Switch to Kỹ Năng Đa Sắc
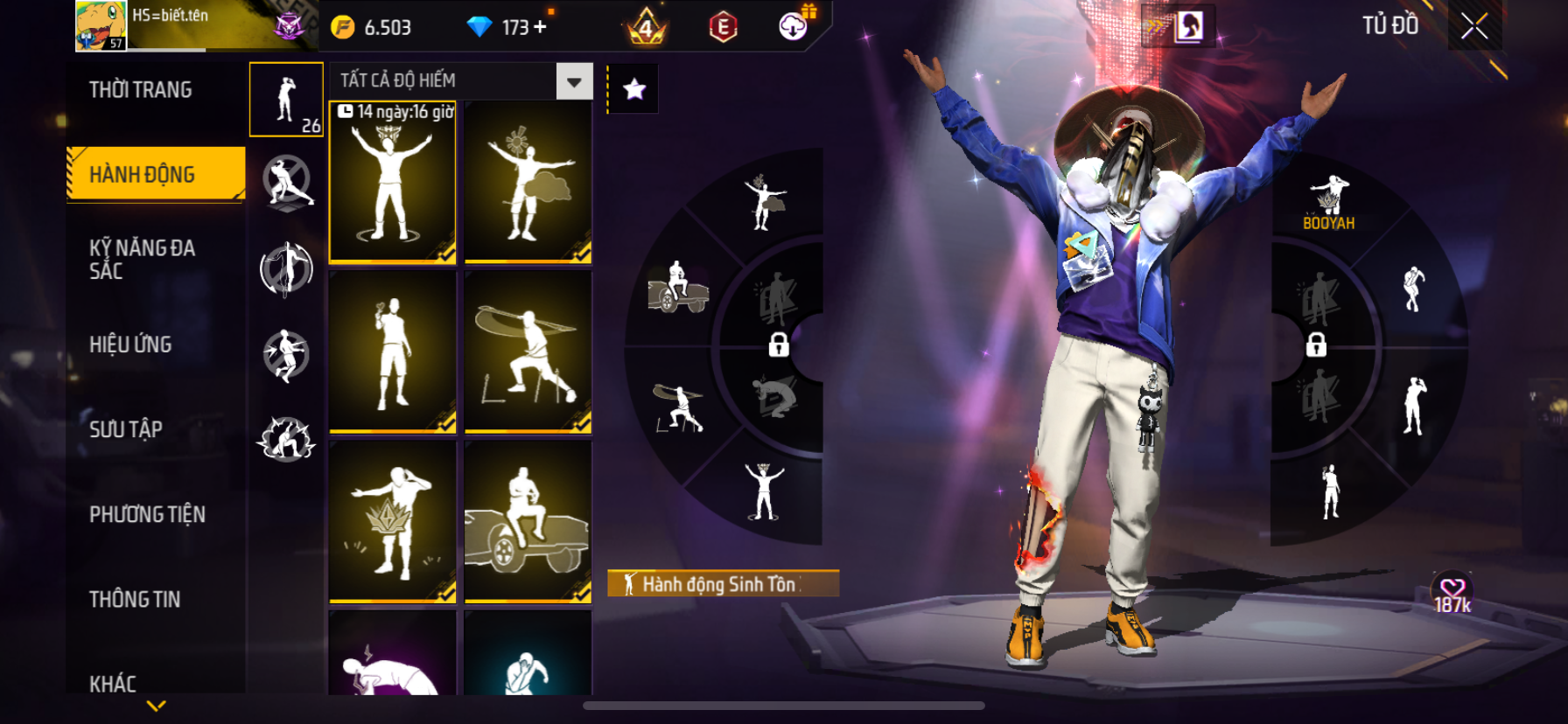The height and width of the screenshot is (724, 1568). pos(143,260)
